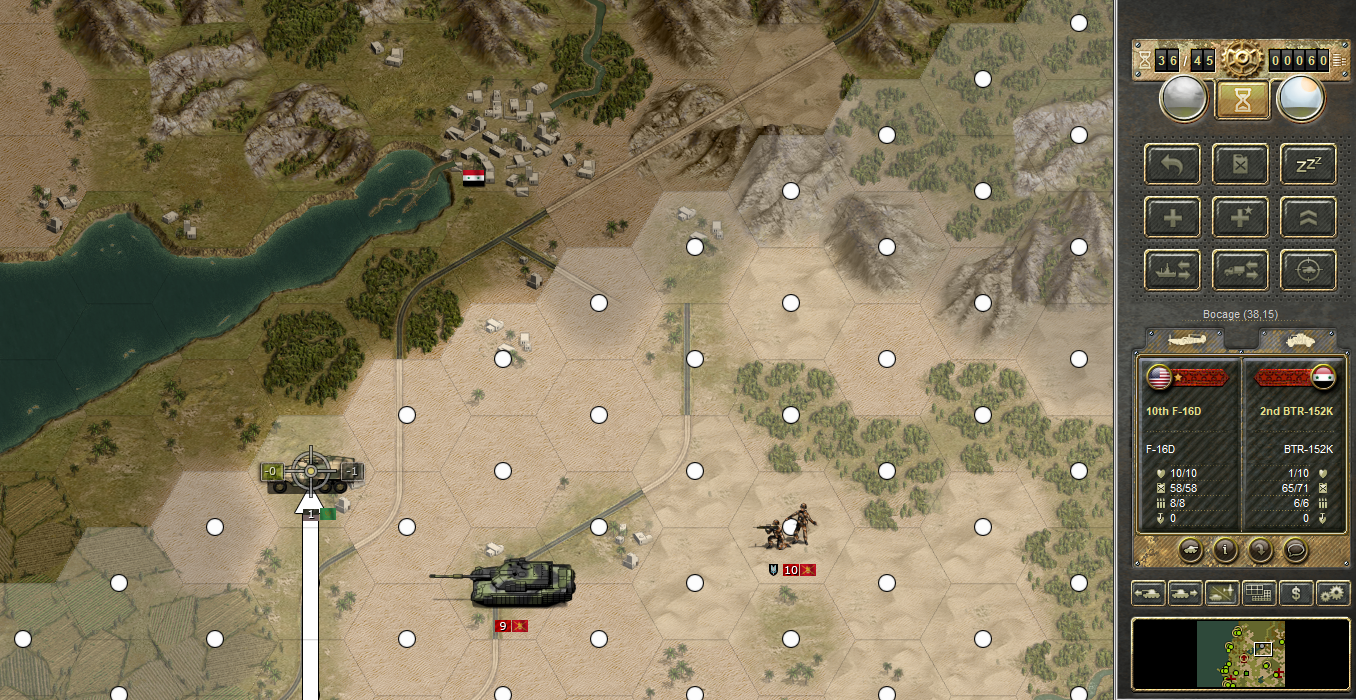Click the round tank icon button
Viewport: 1356px width, 700px height.
[1191, 549]
